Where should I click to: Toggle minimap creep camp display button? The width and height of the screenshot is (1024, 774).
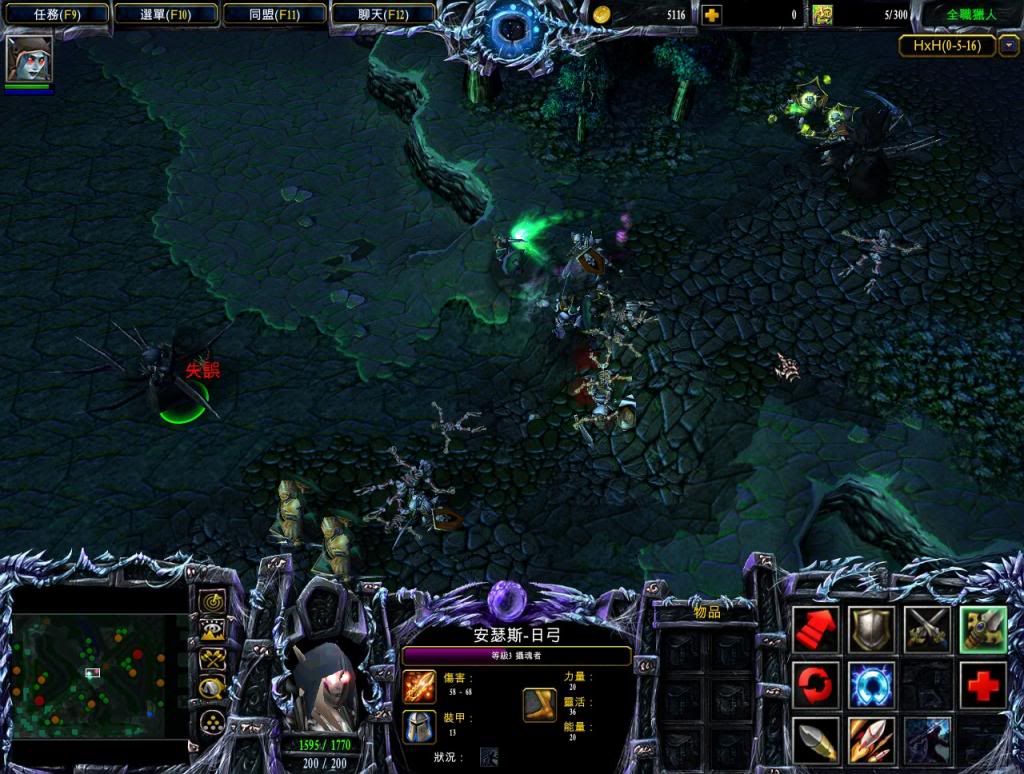coord(212,689)
